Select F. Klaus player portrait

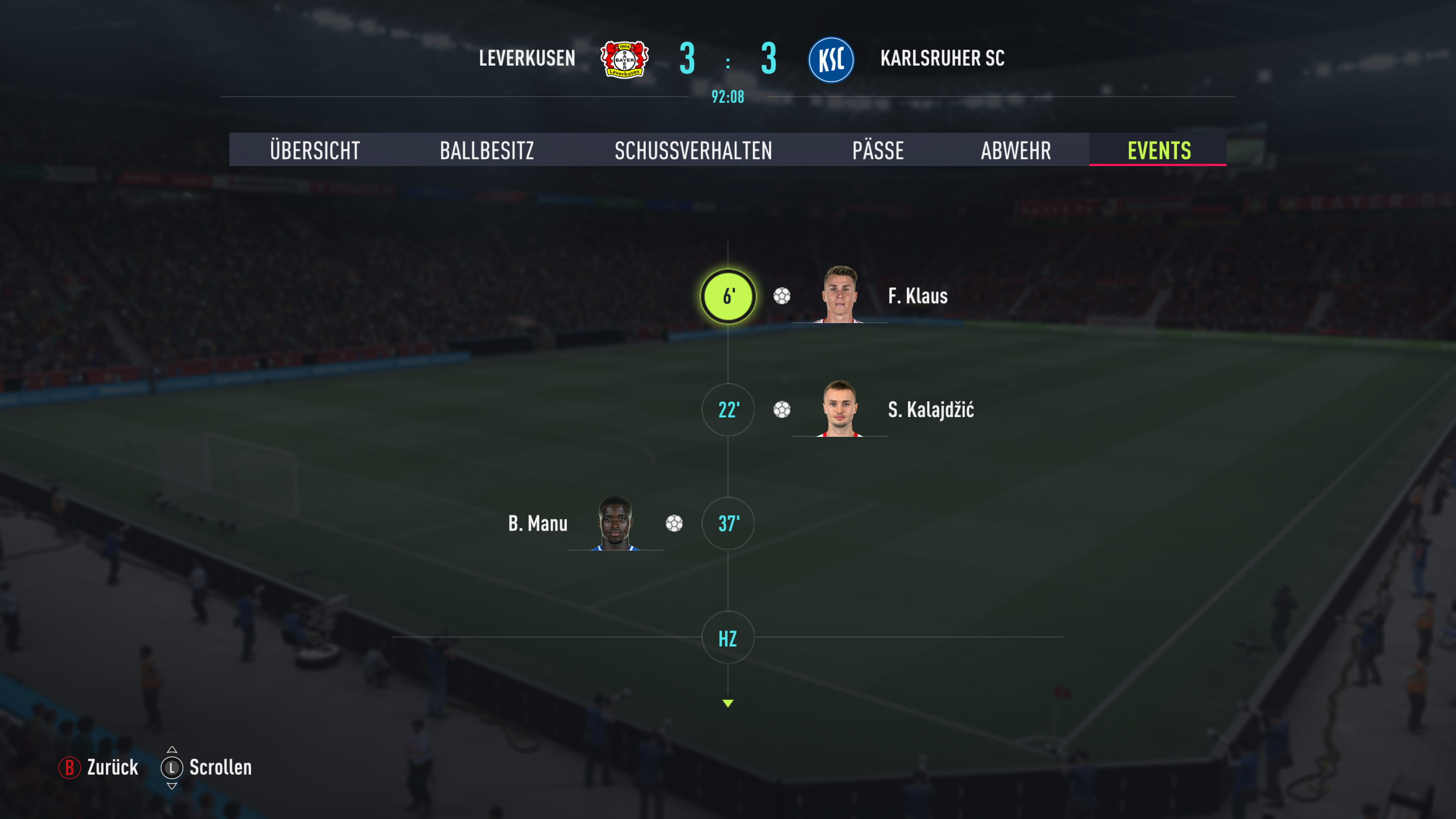[x=840, y=295]
